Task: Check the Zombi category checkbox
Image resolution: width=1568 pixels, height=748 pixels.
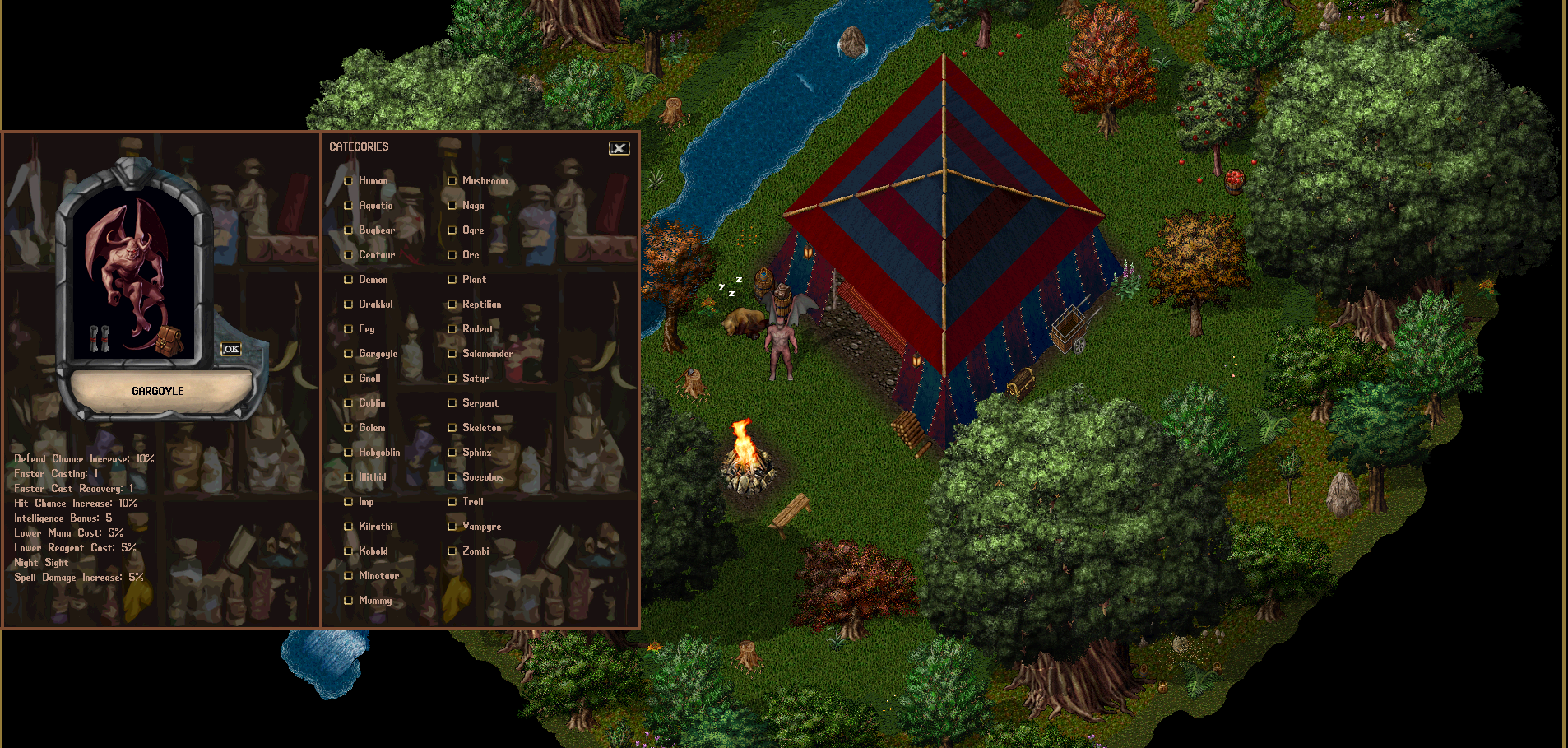Action: (452, 551)
